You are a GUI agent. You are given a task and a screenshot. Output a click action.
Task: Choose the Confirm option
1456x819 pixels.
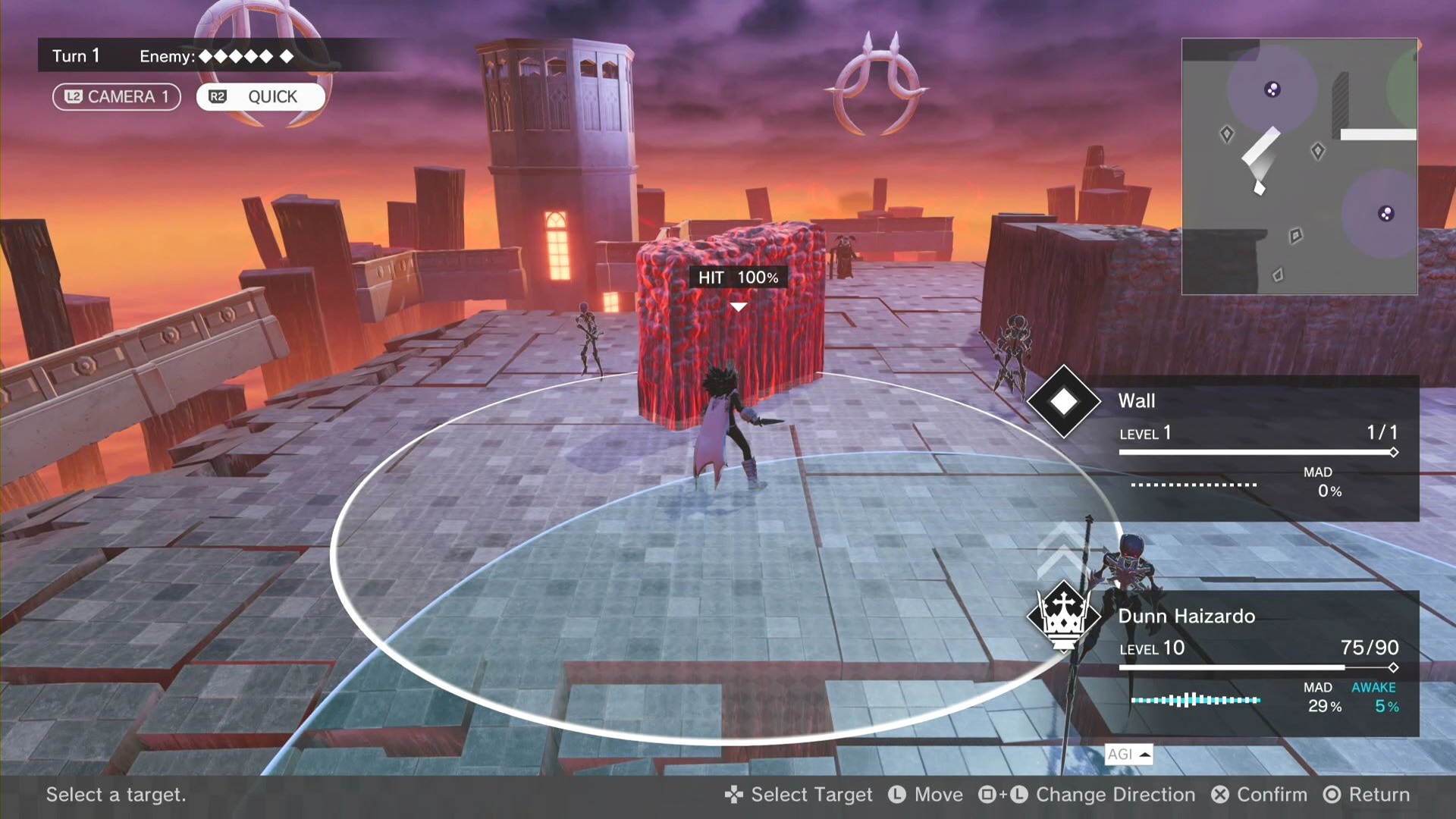coord(1260,795)
